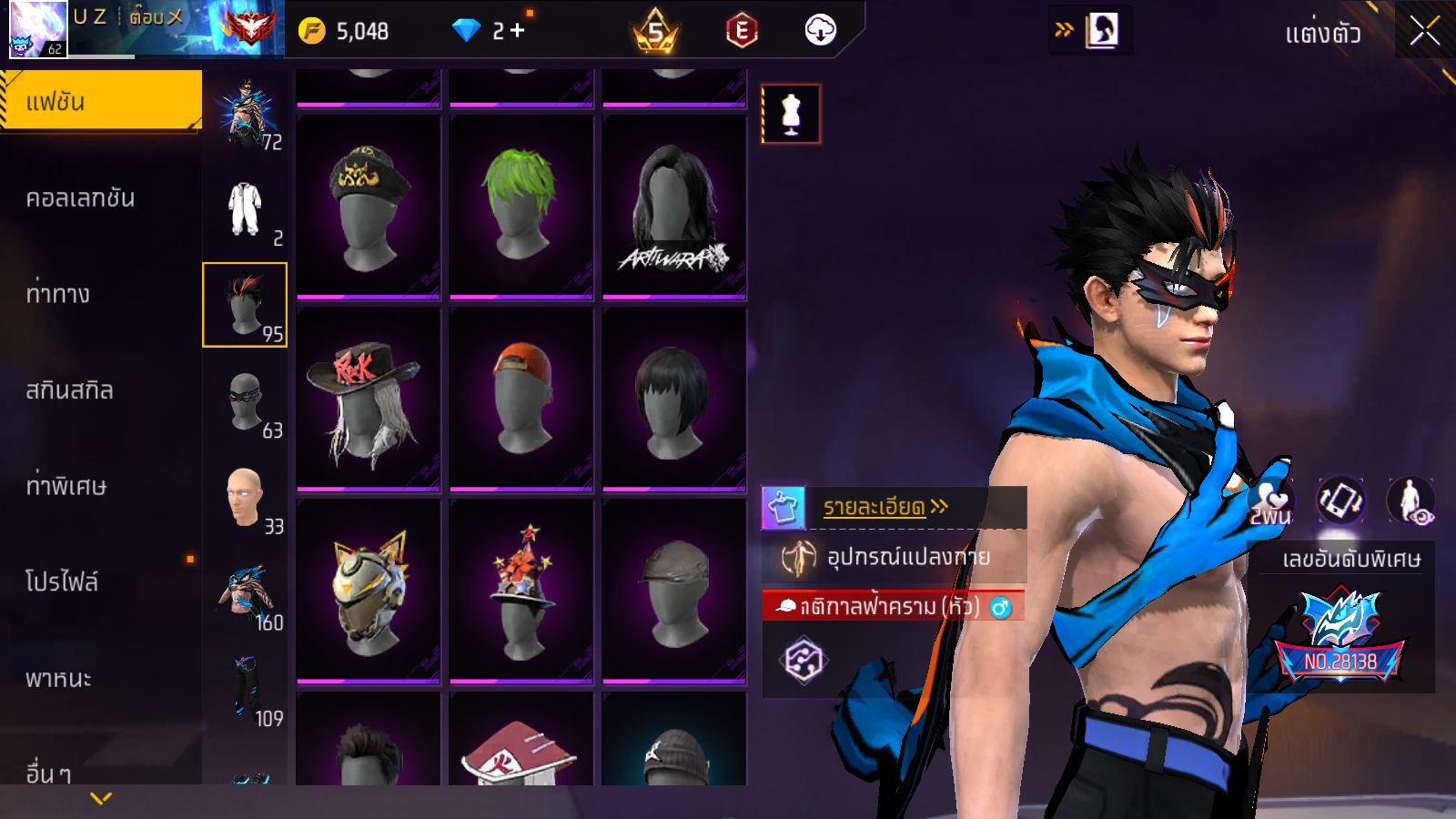Select the green hair item

click(x=521, y=206)
